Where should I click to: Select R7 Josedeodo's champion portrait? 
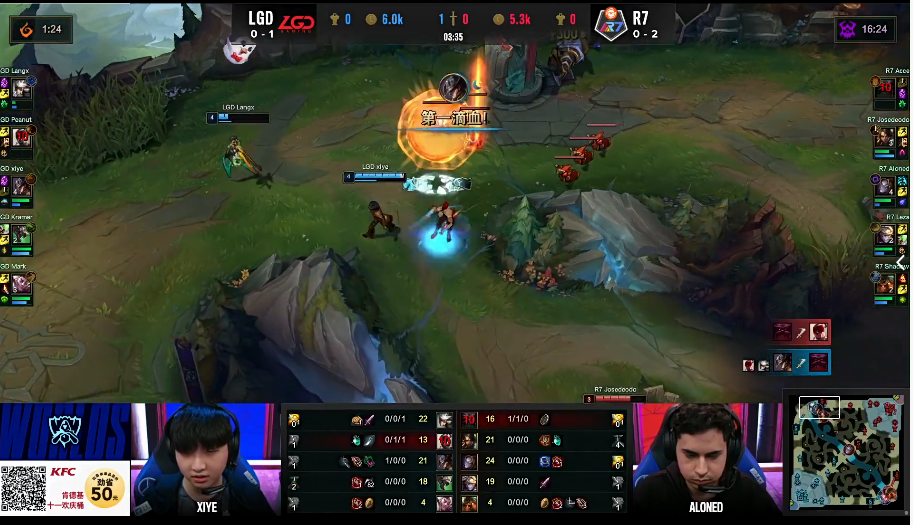(885, 139)
